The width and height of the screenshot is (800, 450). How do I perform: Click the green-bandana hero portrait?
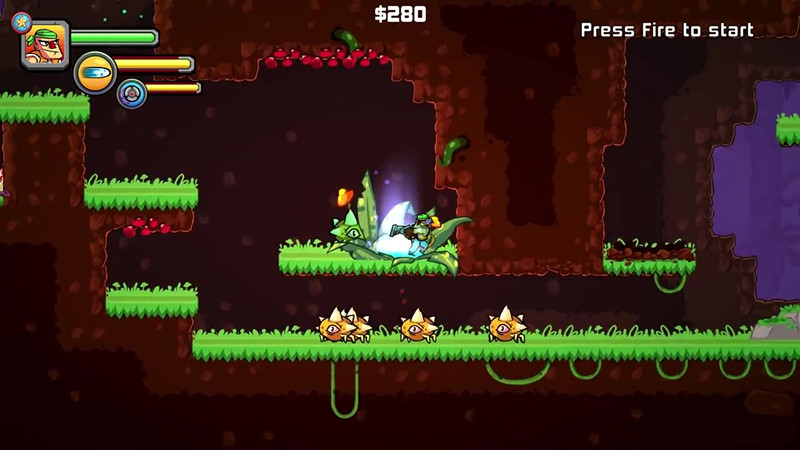[45, 45]
